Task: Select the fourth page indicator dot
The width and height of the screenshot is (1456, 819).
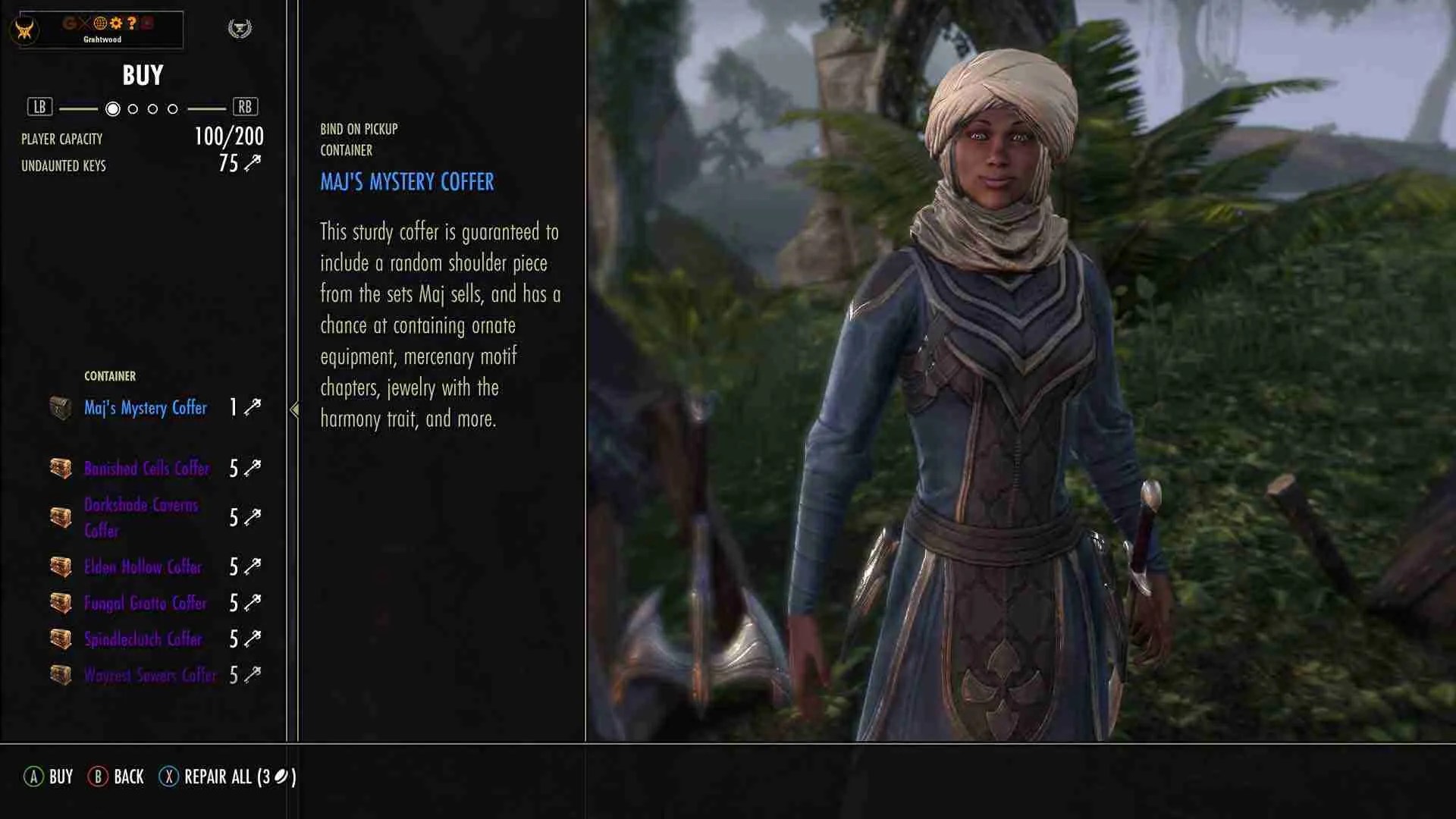Action: pos(172,108)
